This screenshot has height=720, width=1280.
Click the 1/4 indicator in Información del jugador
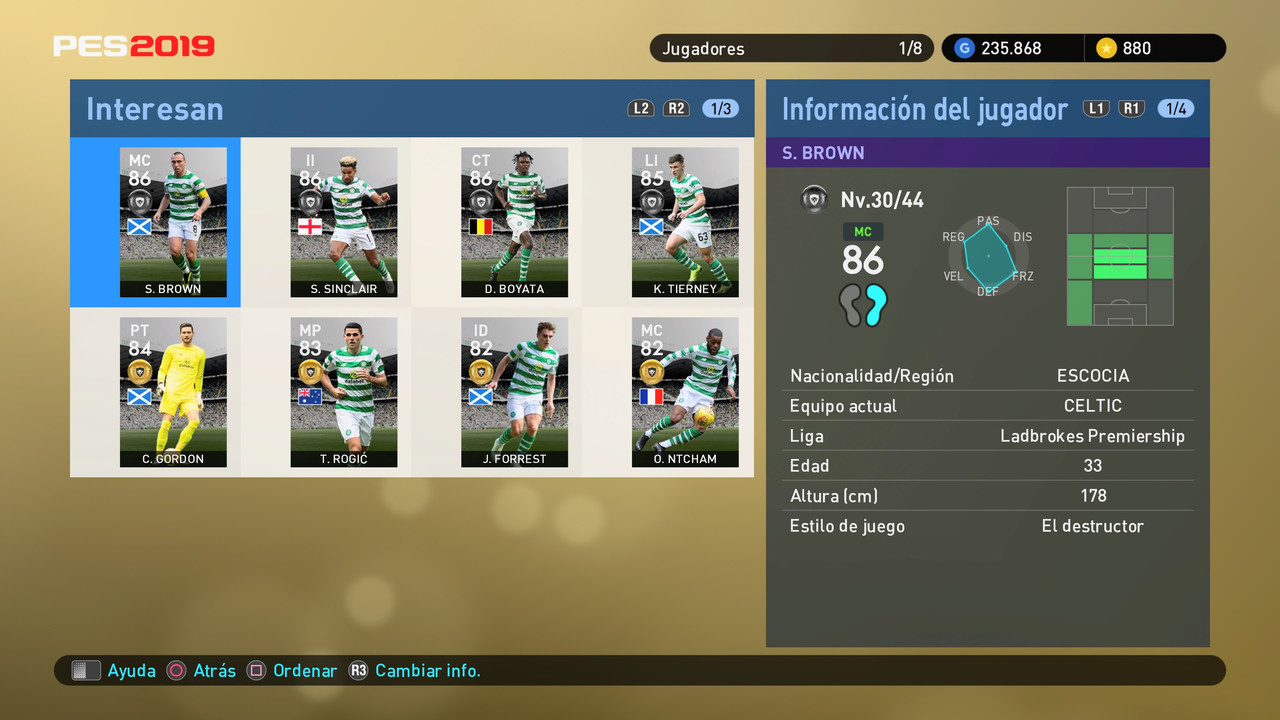coord(1176,108)
